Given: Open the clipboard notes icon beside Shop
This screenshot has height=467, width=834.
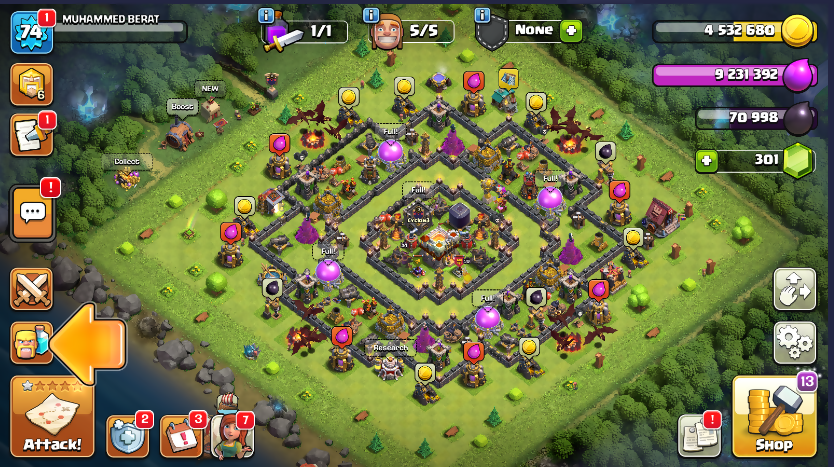Looking at the screenshot, I should [x=699, y=435].
